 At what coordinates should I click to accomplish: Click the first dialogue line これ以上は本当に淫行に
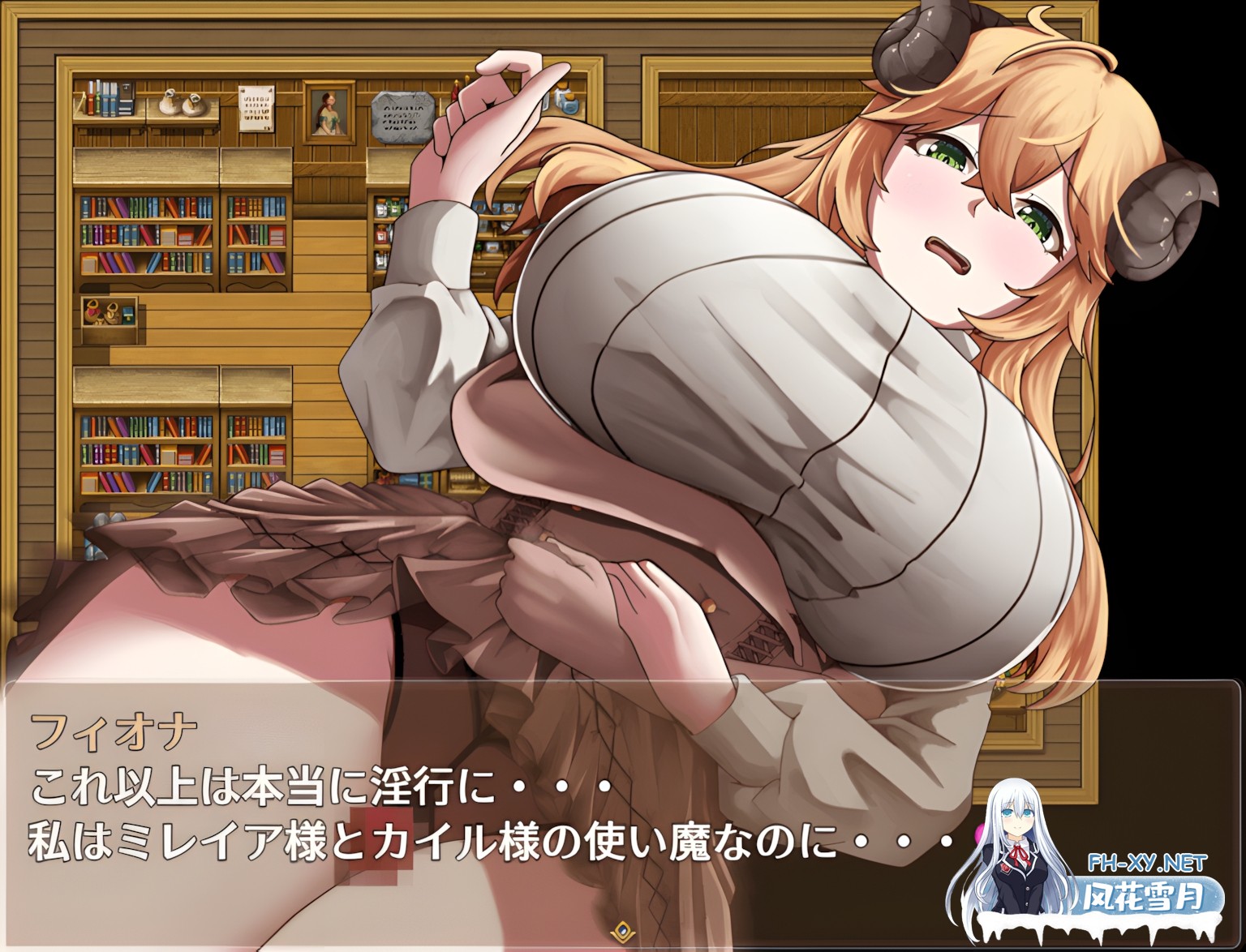click(316, 783)
